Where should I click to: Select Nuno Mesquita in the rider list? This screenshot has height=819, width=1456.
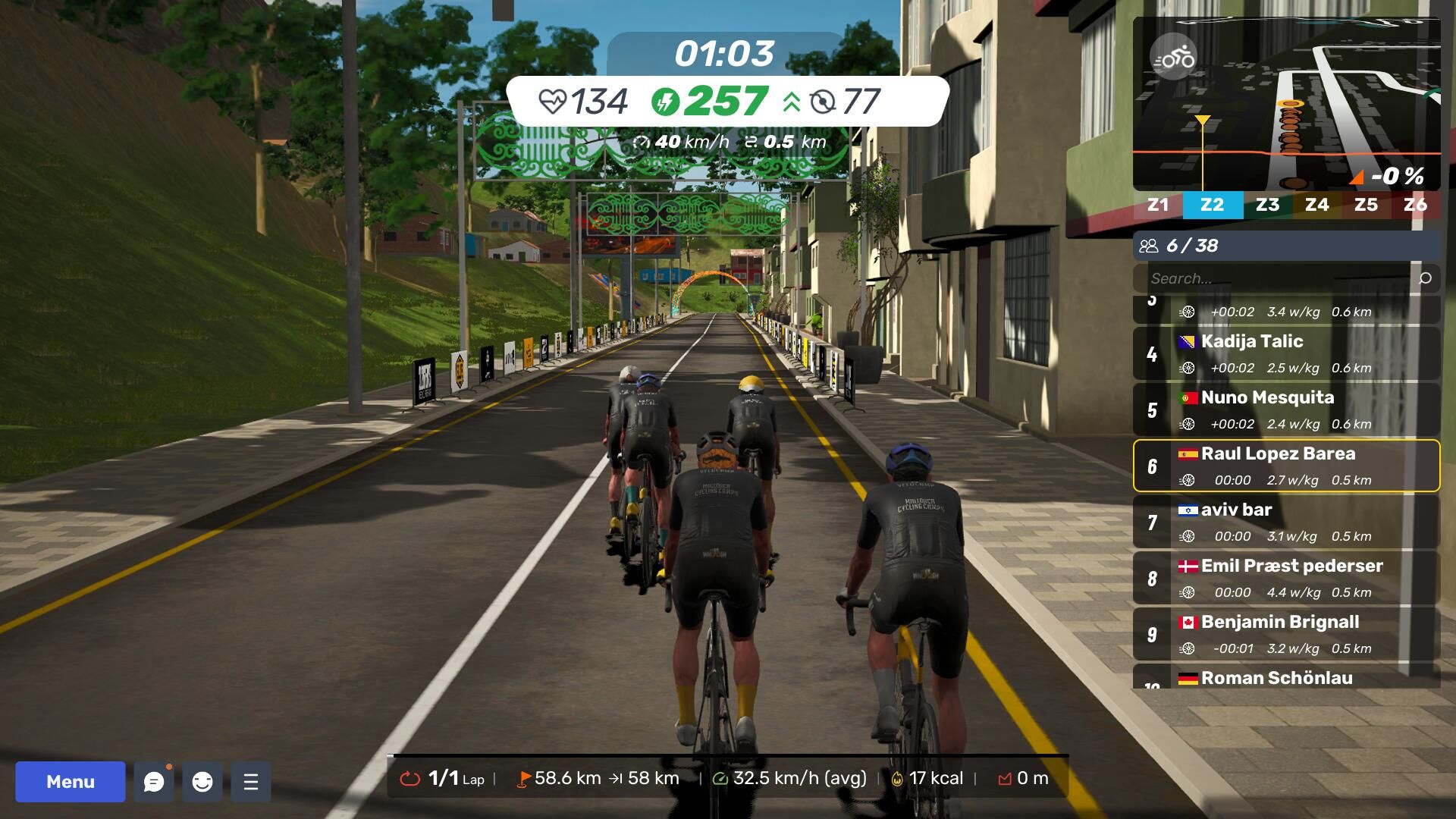pos(1286,410)
